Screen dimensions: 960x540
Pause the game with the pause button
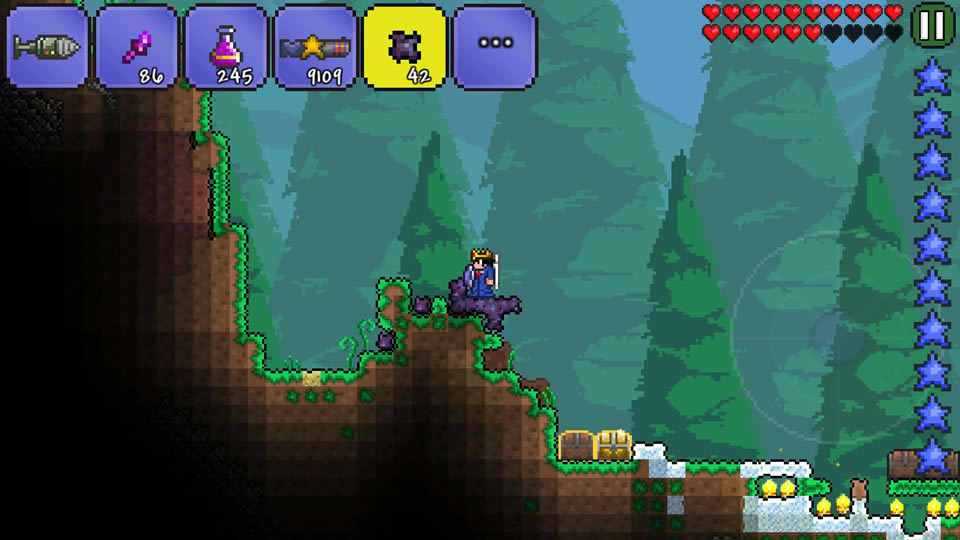tap(932, 25)
